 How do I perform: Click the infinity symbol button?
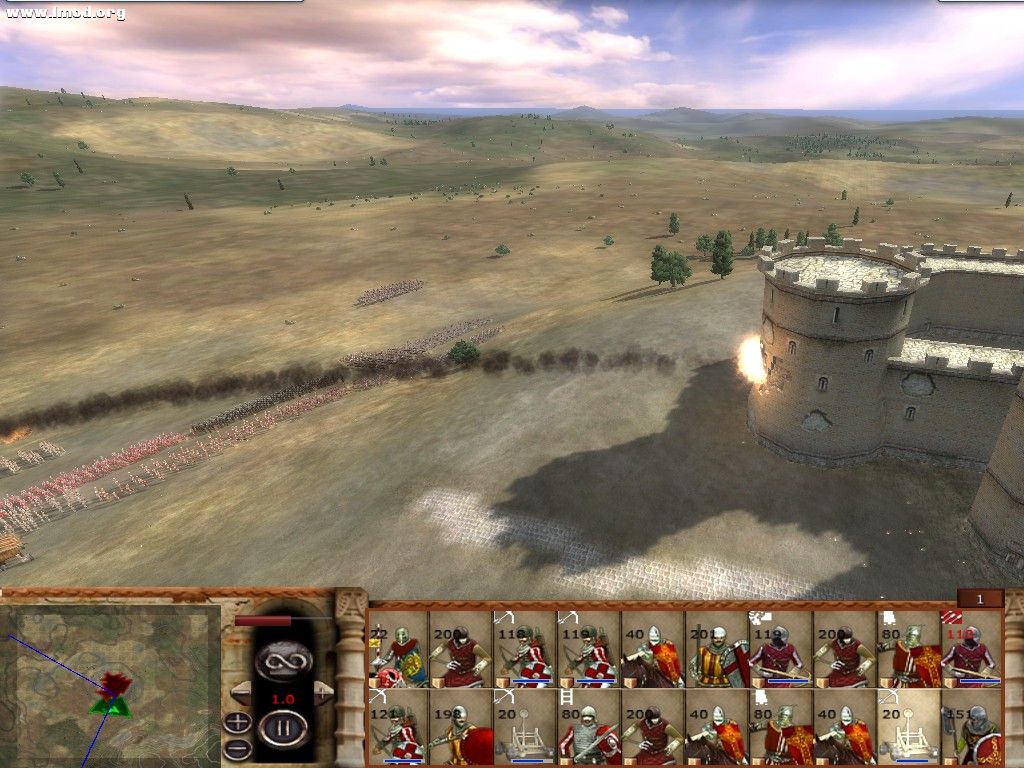(283, 659)
